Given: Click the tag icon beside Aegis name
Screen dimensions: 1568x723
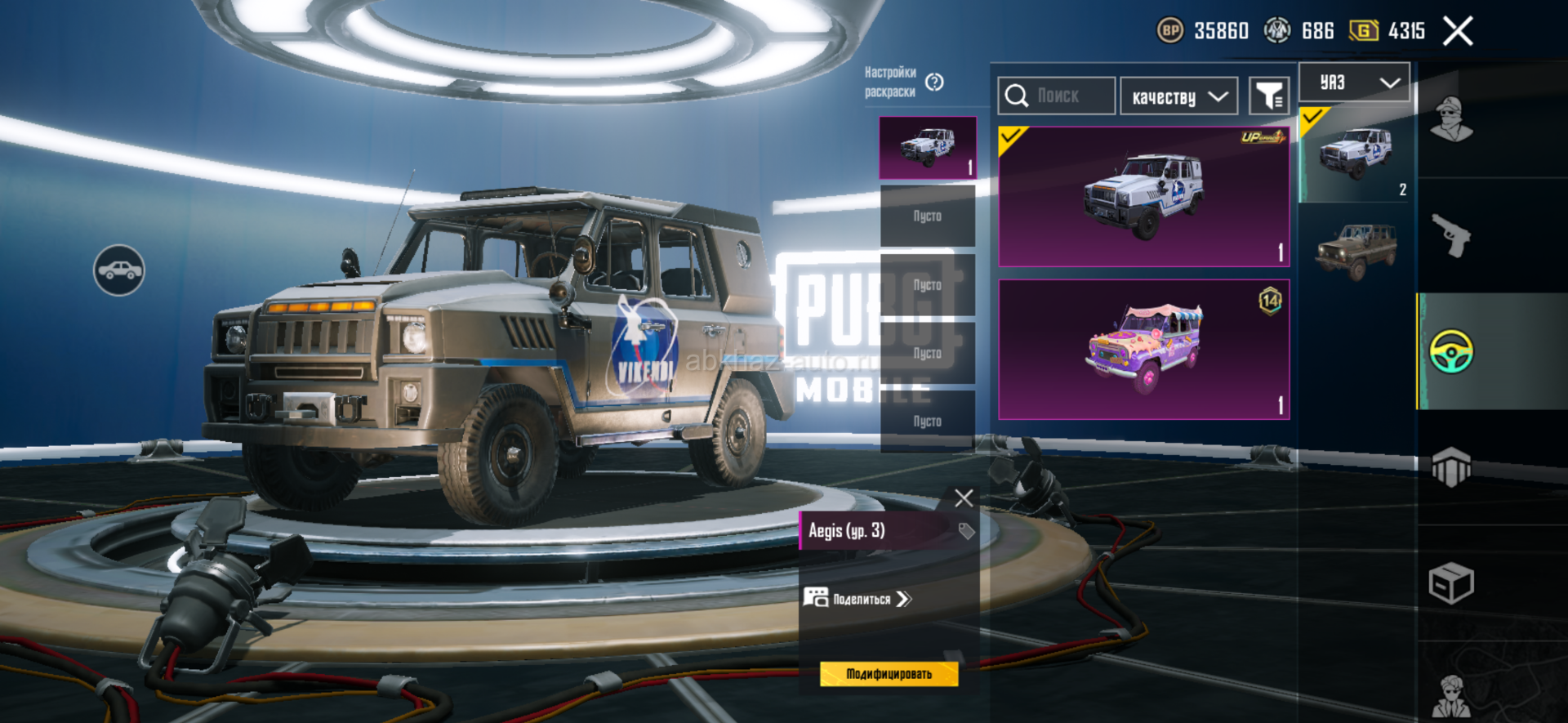Looking at the screenshot, I should click(x=966, y=531).
